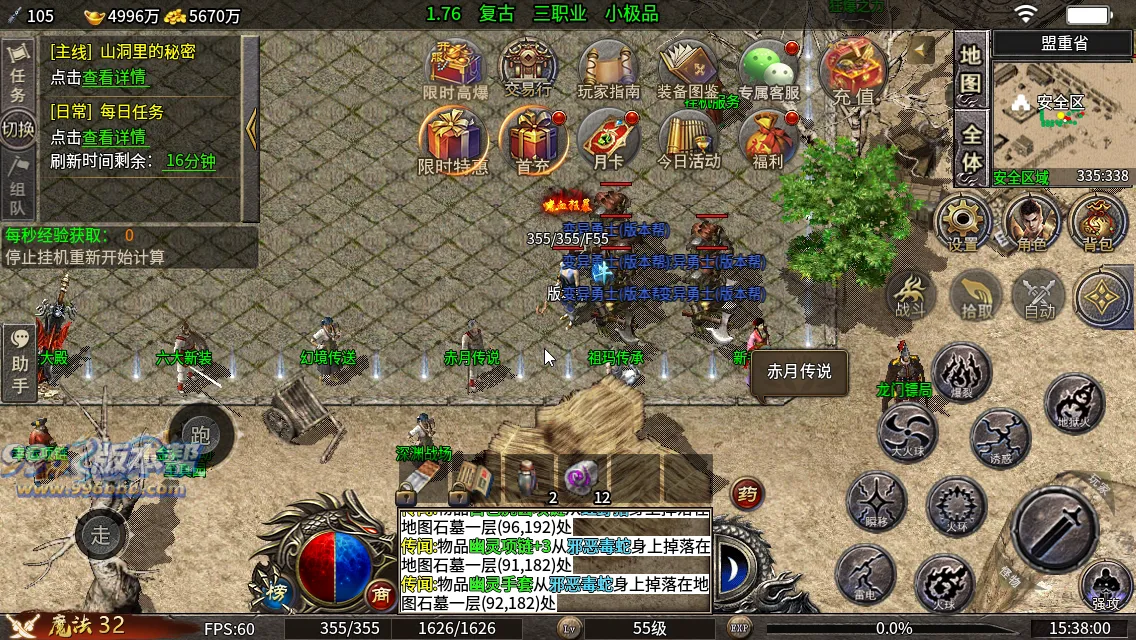Image resolution: width=1136 pixels, height=640 pixels.
Task: Toggle the 自动 auto-battle button
Action: tap(1040, 296)
